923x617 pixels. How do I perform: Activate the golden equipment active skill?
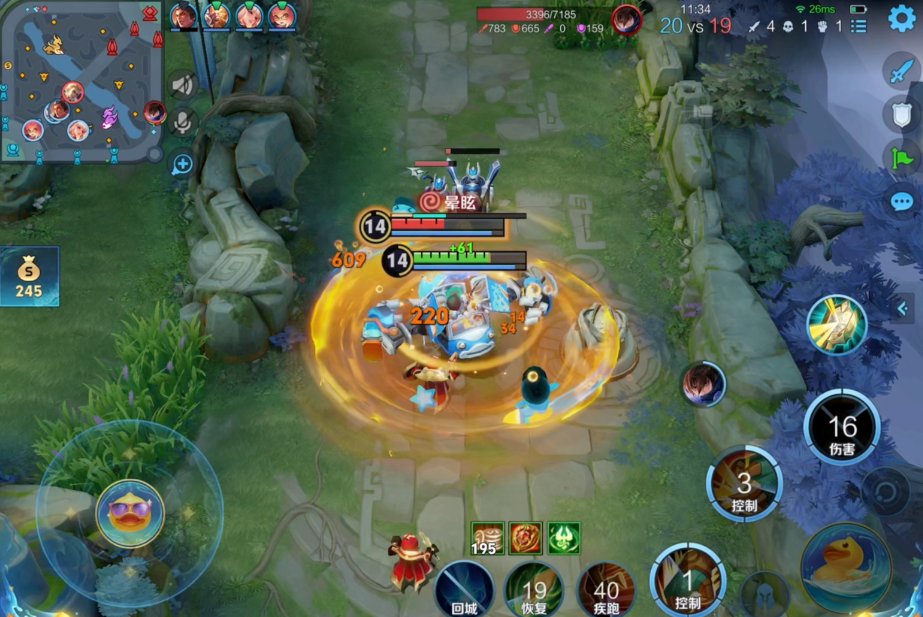[x=836, y=324]
